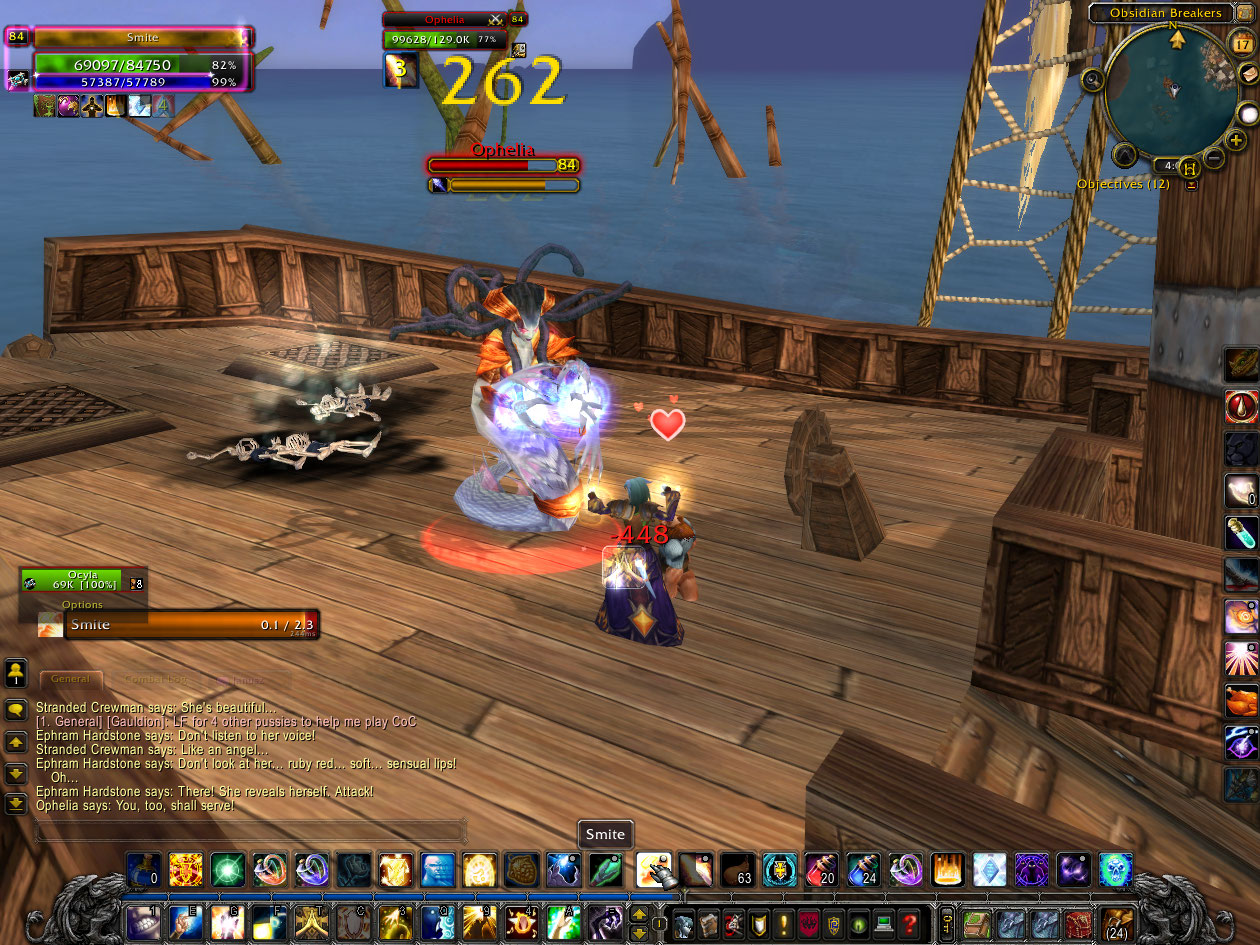The image size is (1260, 945).
Task: Toggle the minimap tracking magnifier button
Action: [1092, 80]
